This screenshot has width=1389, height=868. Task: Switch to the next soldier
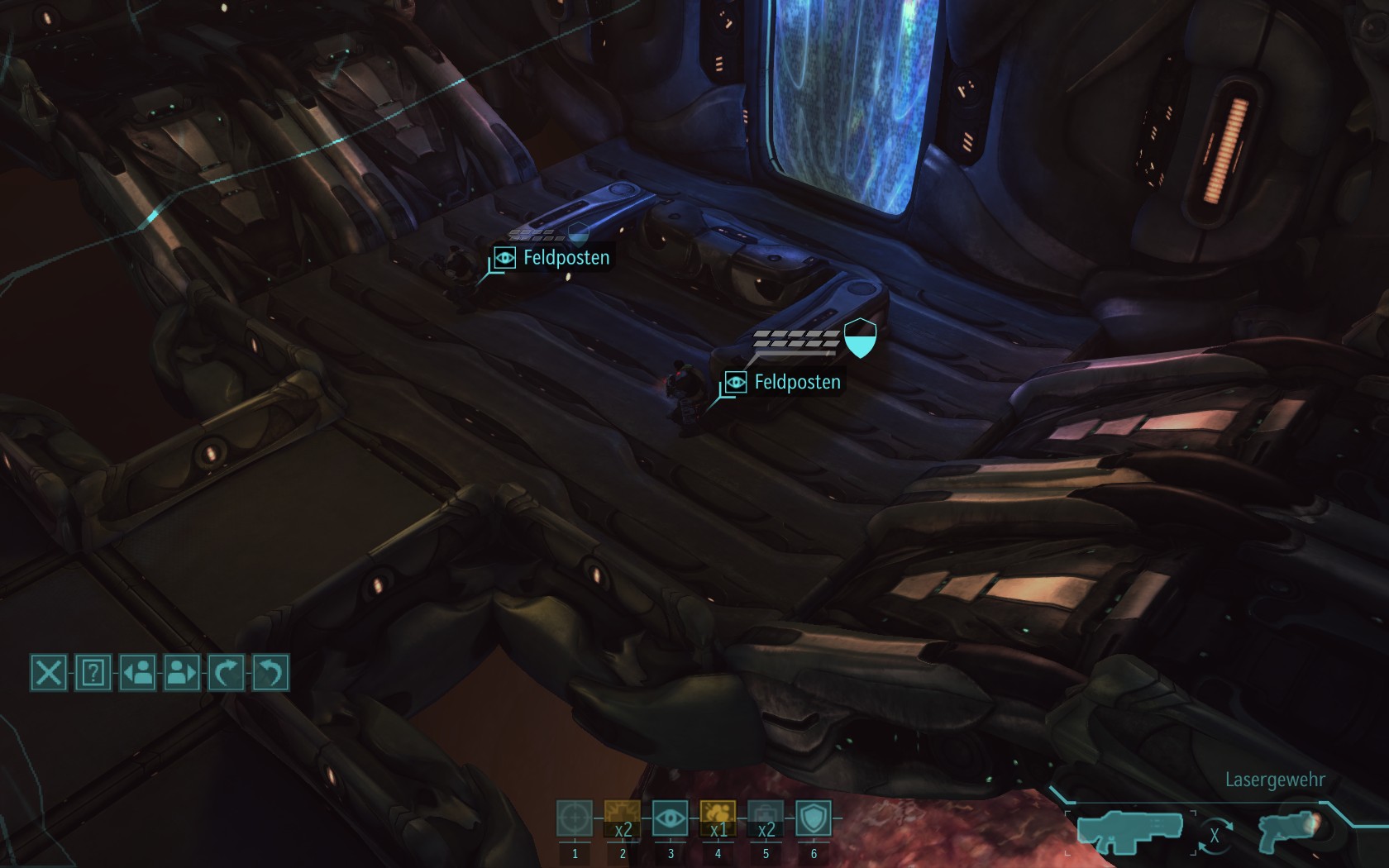coord(182,672)
